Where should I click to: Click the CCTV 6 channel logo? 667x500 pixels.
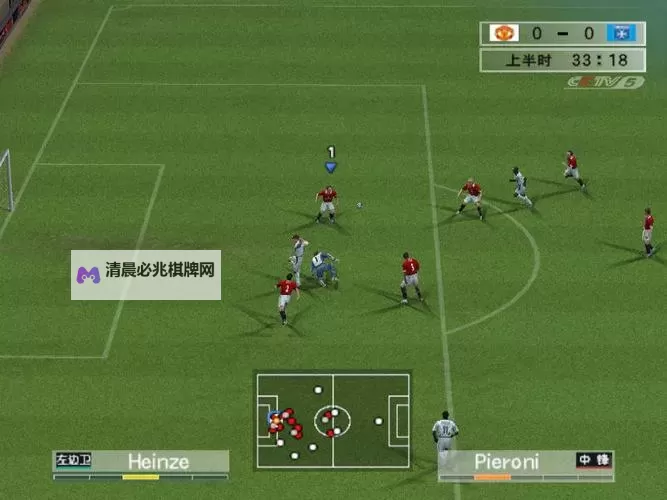[x=604, y=82]
